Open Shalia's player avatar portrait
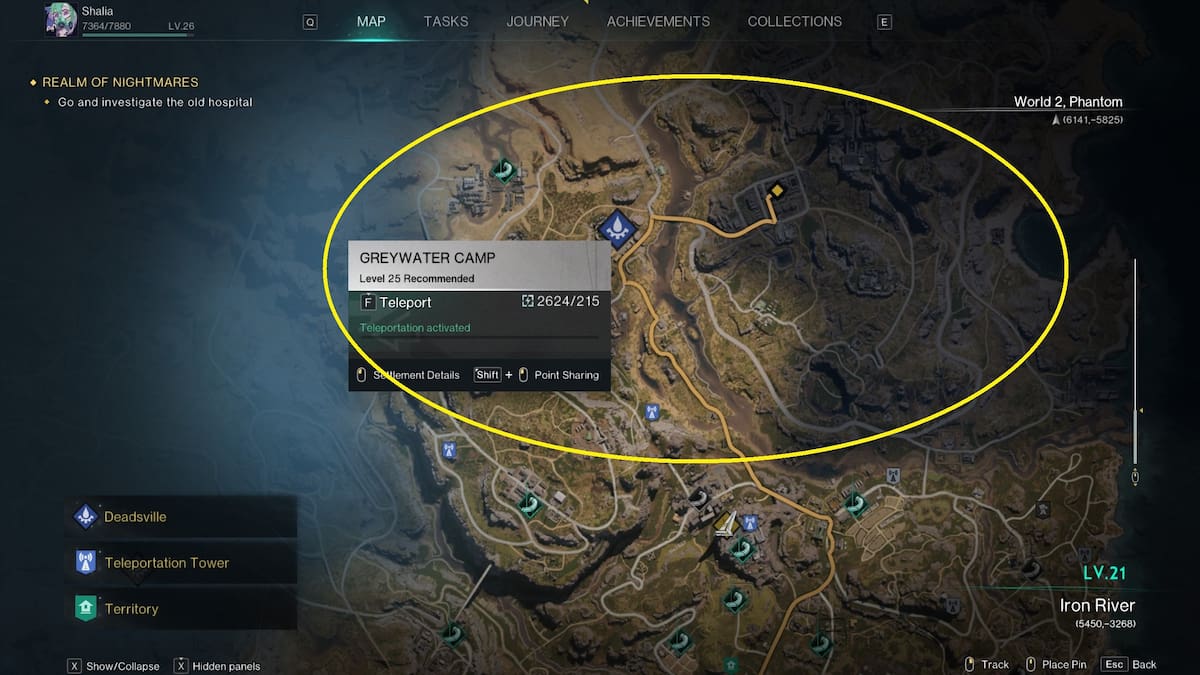The image size is (1200, 675). (62, 19)
